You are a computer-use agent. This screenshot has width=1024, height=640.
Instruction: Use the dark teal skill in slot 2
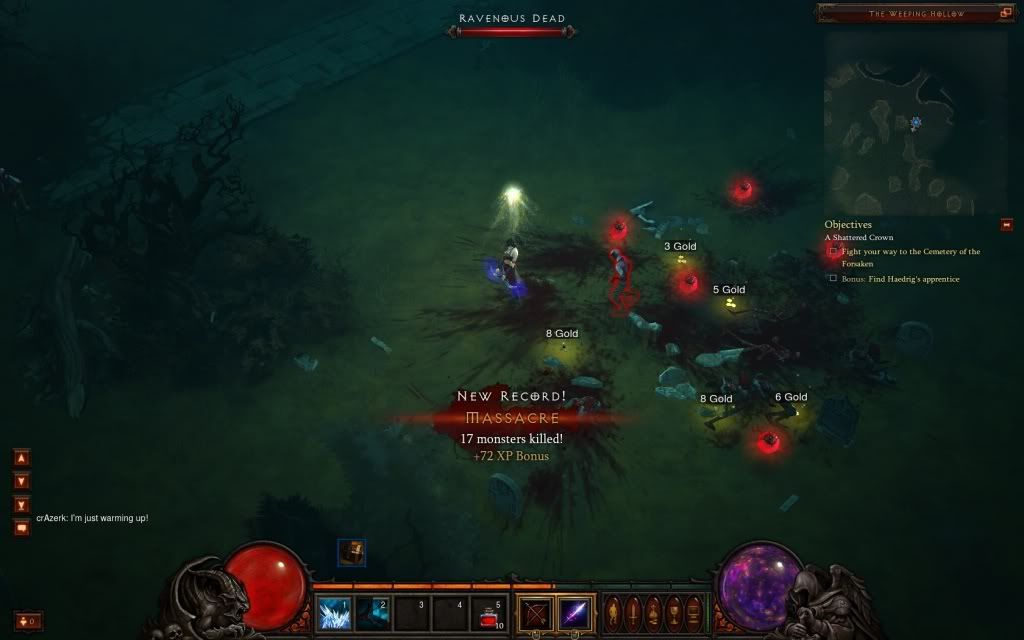tap(372, 612)
